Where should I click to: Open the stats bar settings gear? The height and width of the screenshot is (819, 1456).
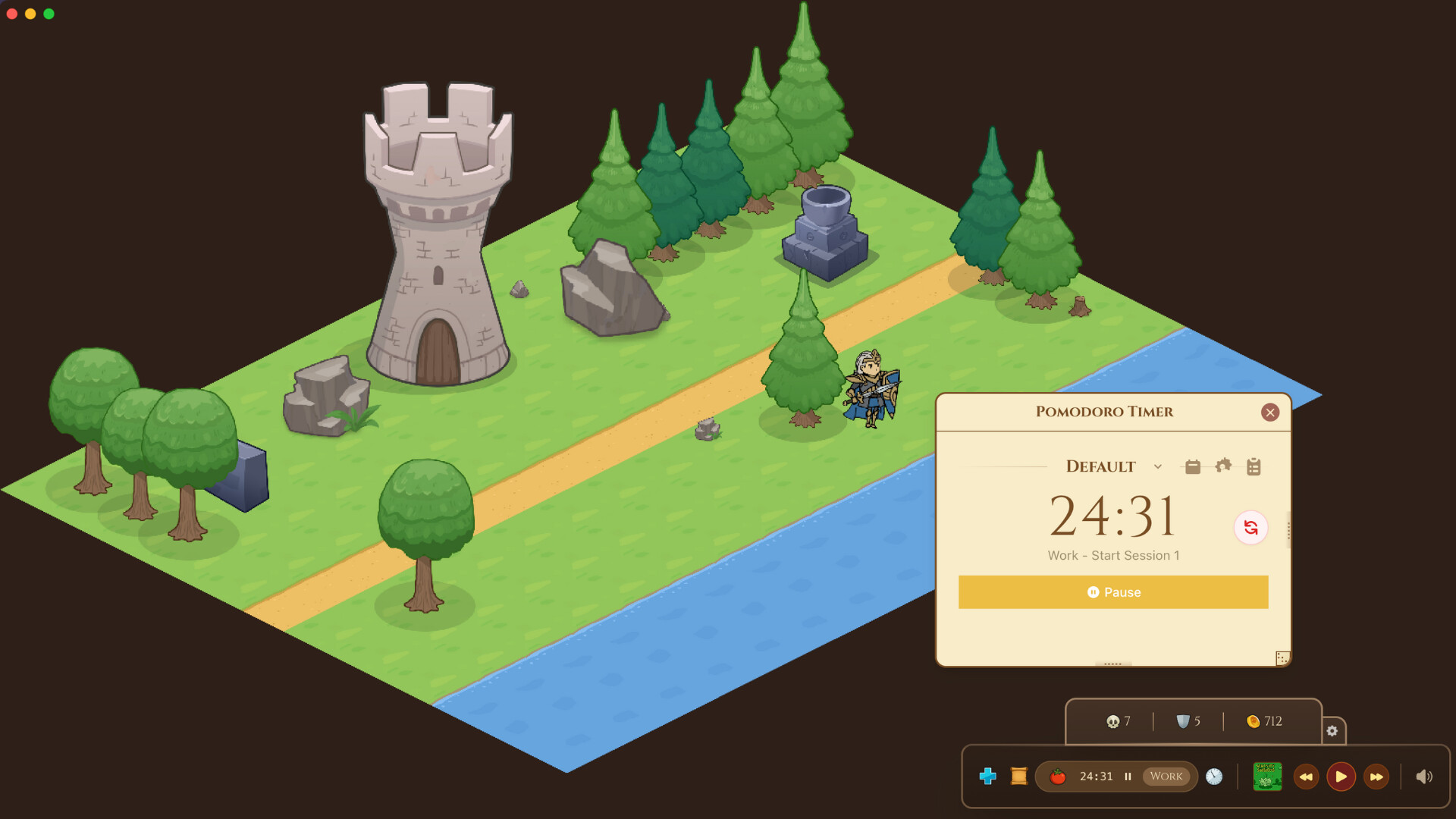point(1332,730)
